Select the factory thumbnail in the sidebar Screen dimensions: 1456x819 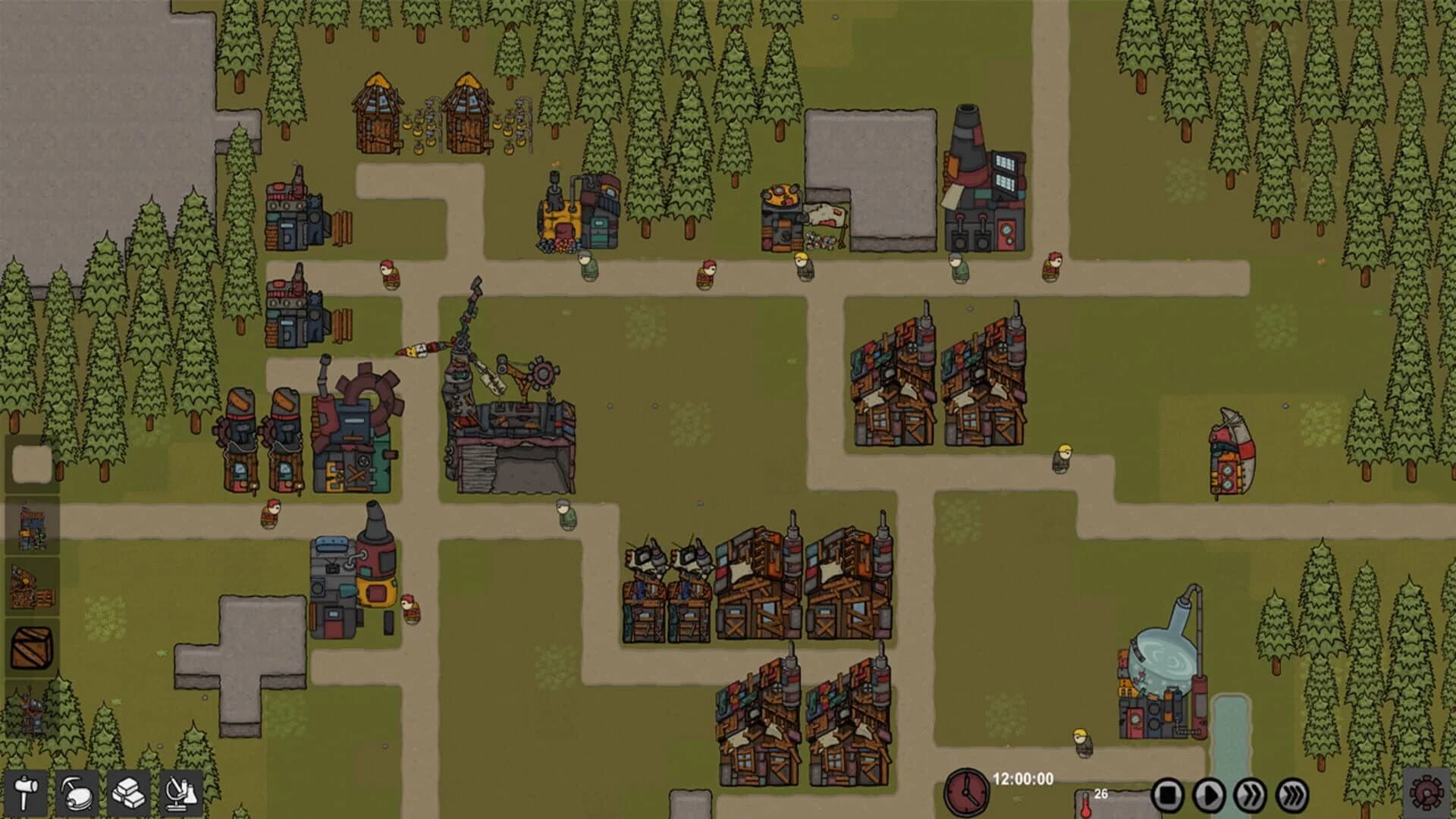tap(32, 524)
